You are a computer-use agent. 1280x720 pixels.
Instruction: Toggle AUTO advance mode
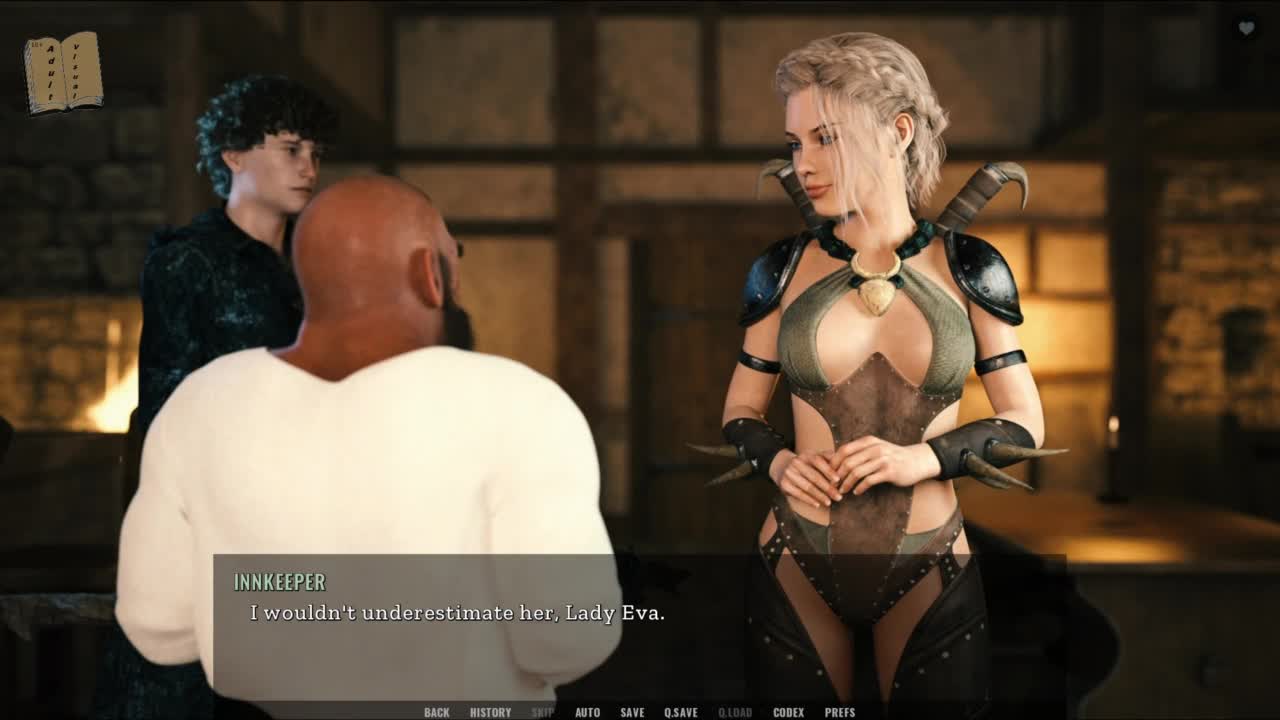click(587, 712)
